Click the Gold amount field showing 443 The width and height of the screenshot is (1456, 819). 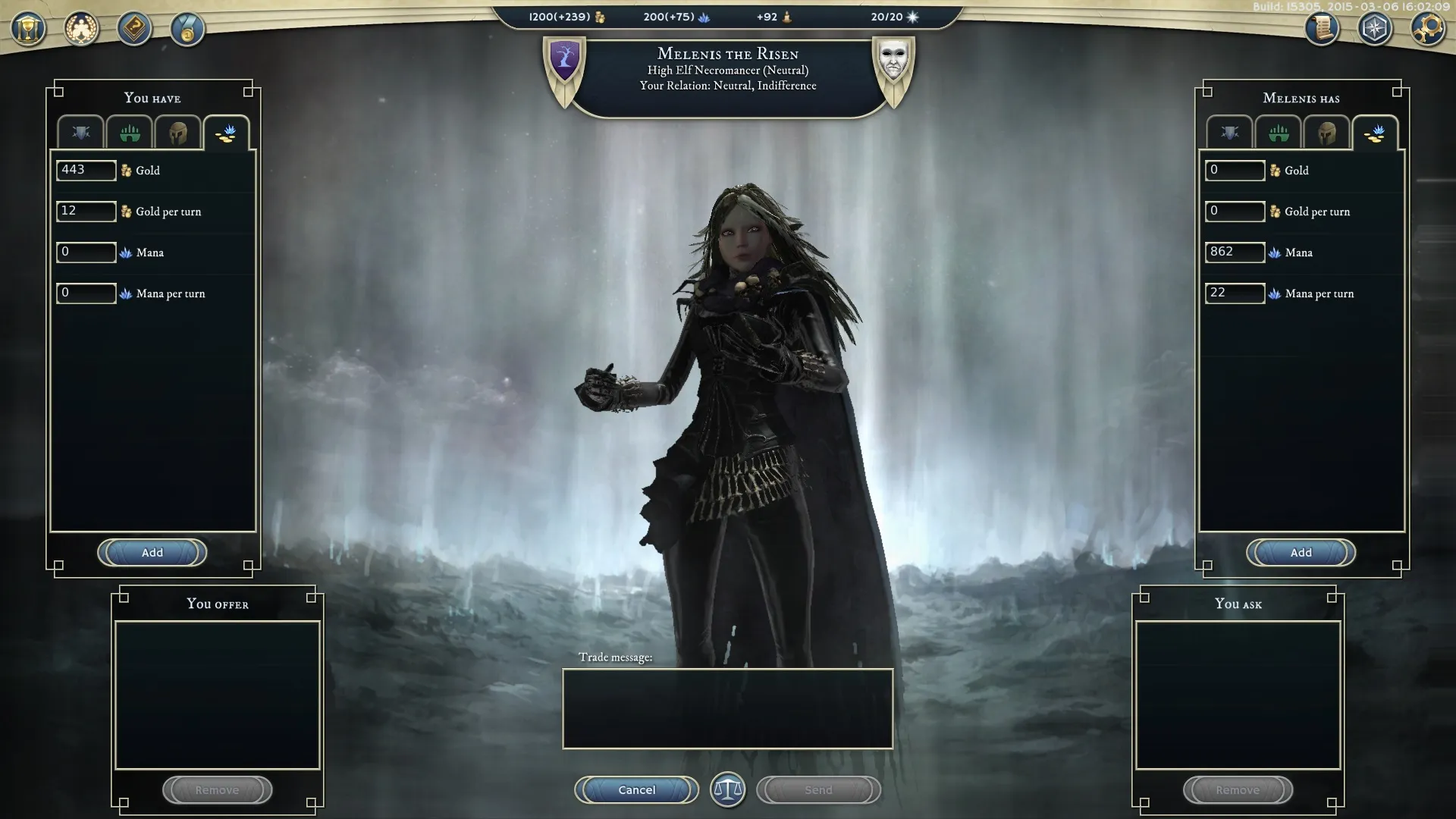86,171
